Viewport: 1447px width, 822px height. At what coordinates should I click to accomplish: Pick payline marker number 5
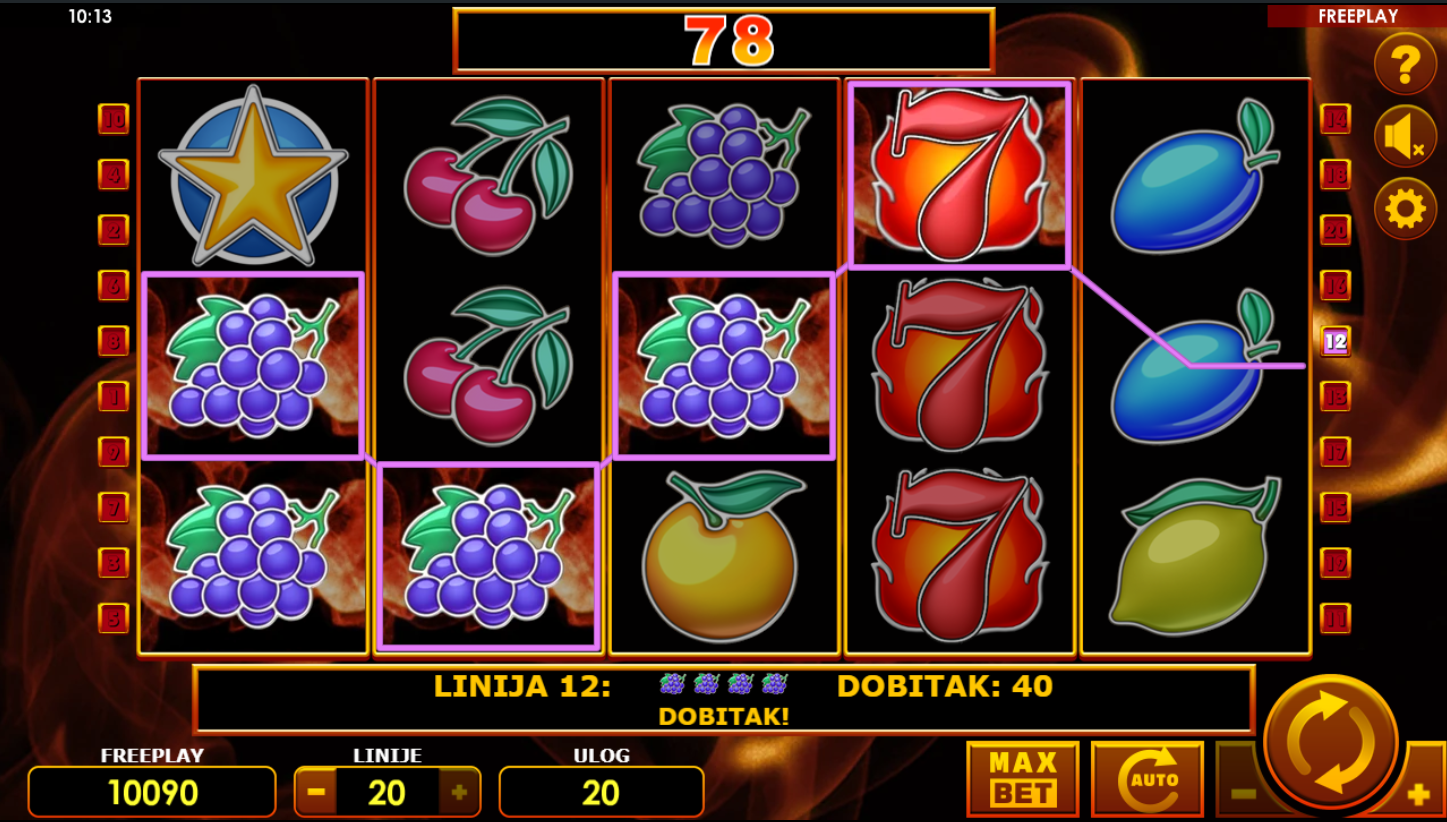(113, 618)
